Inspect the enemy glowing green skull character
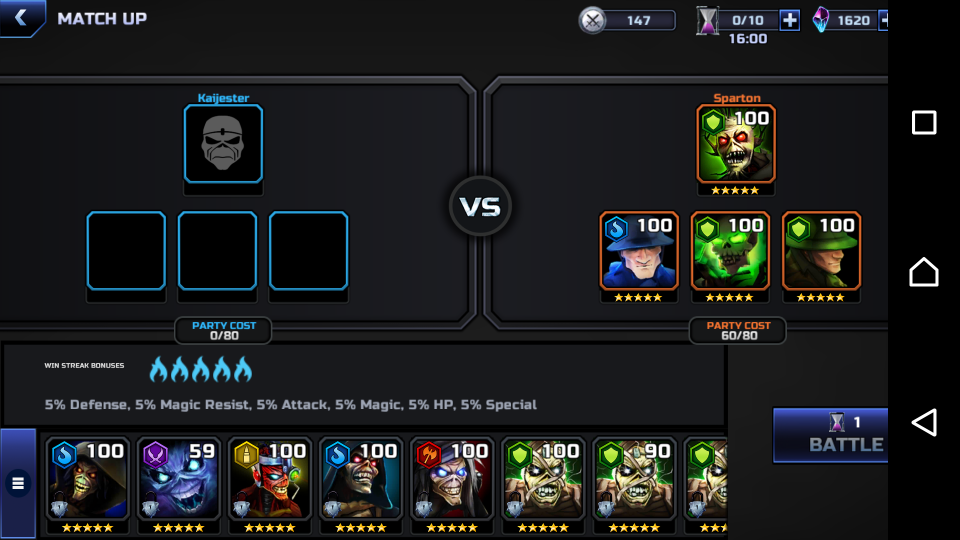Viewport: 960px width, 540px height. pyautogui.click(x=730, y=250)
